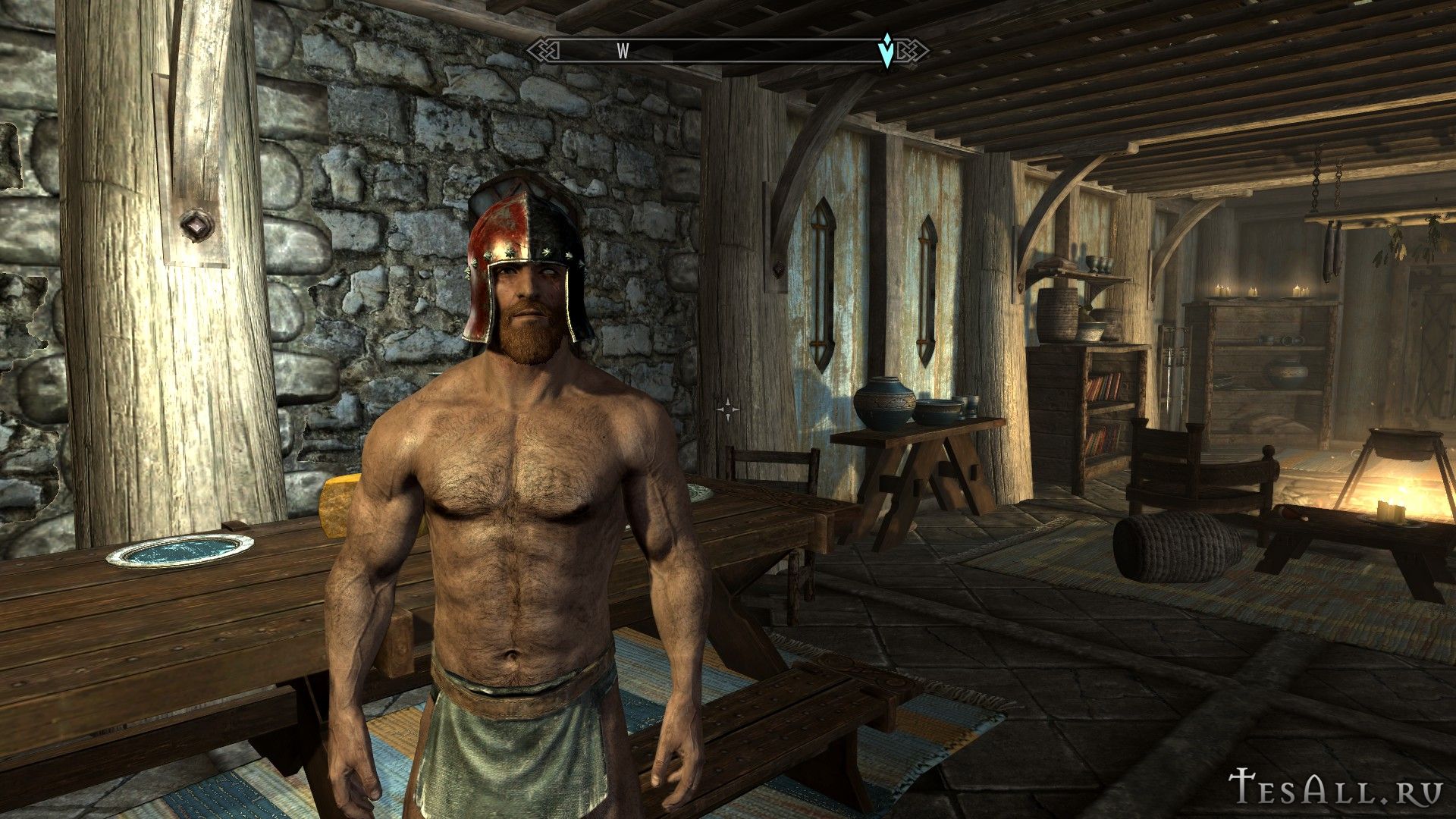
Task: Select the W heading on the compass bar
Action: (623, 51)
